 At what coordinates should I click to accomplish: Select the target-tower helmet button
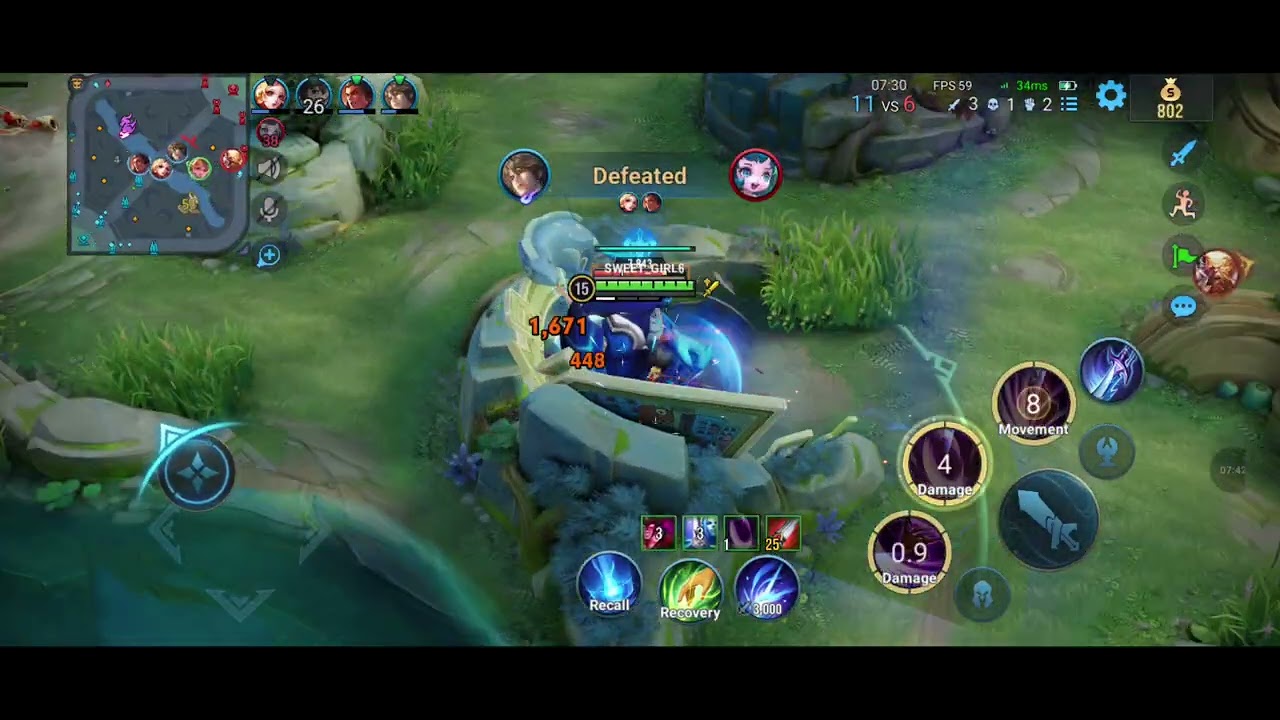pos(983,595)
